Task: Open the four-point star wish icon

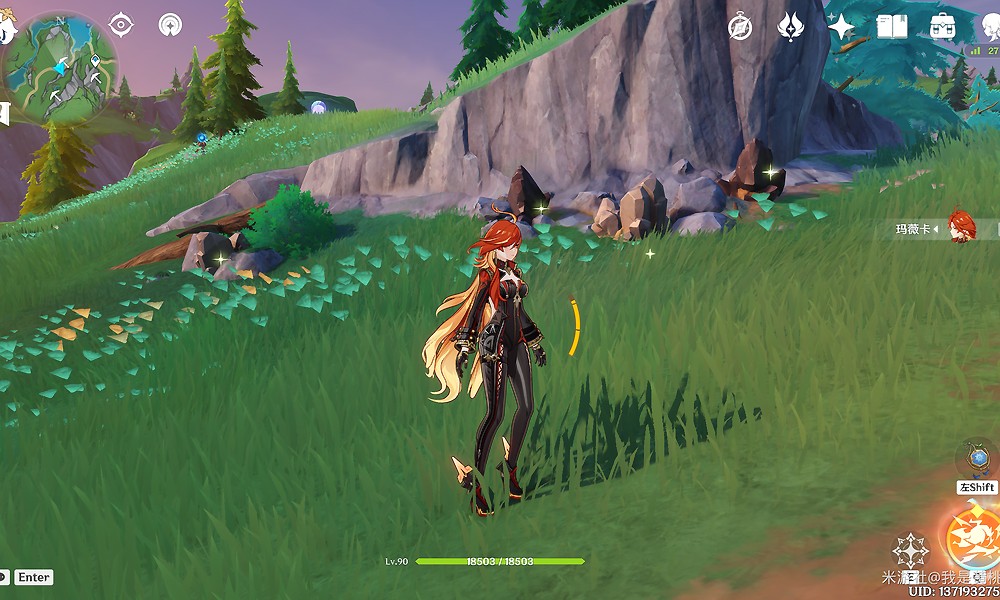Action: pos(842,26)
